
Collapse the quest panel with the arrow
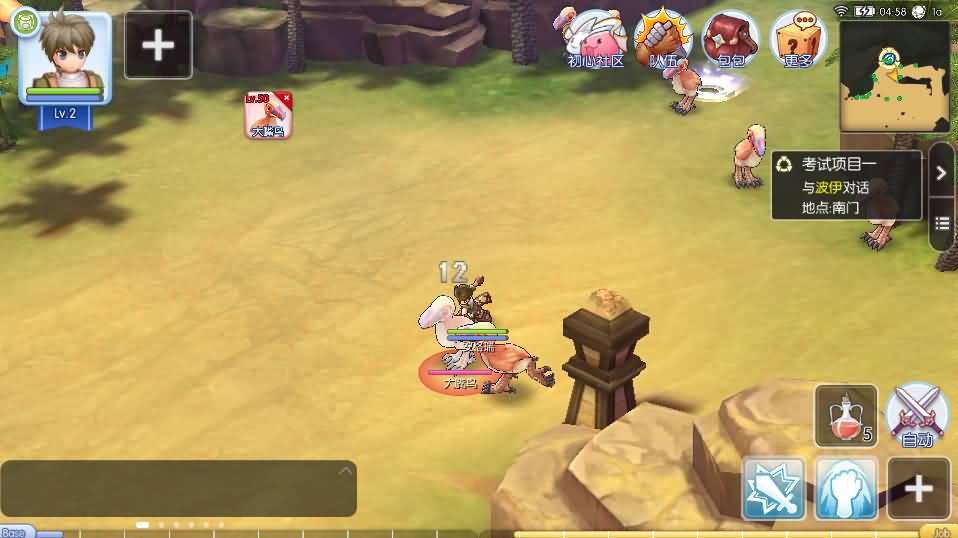click(x=941, y=172)
